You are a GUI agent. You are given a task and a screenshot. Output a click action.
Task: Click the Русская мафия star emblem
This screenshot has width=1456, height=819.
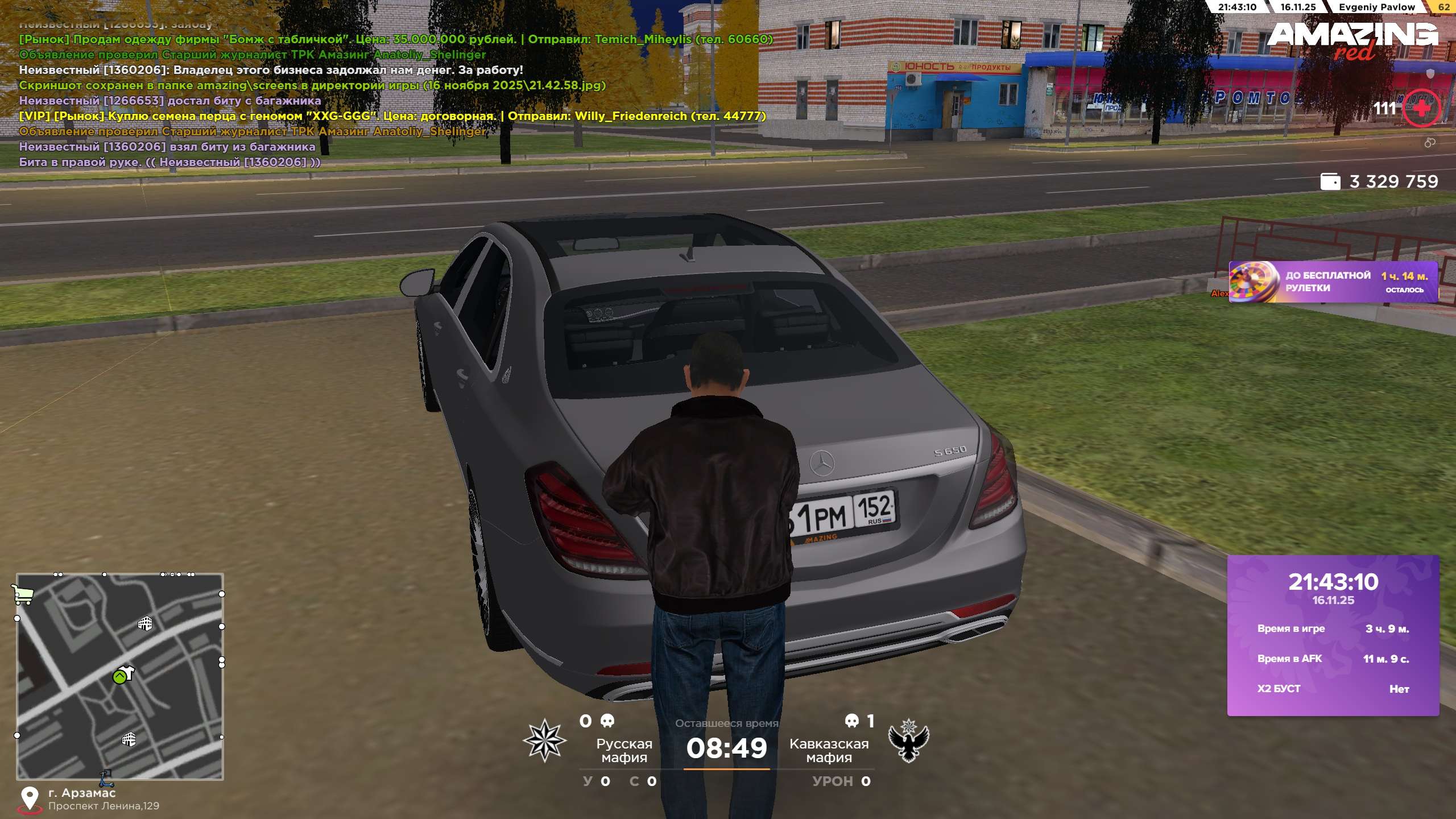pos(544,740)
